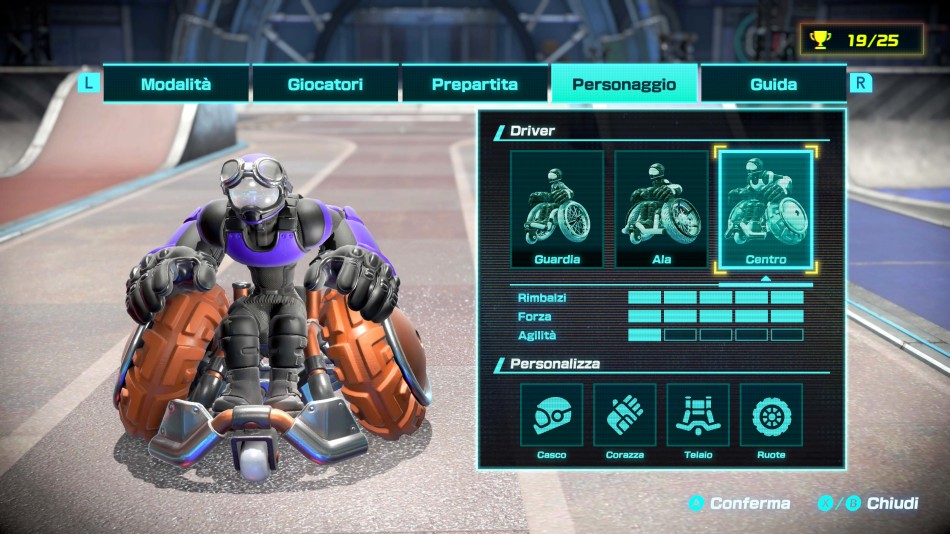Switch to the Modalità tab
Screen dimensions: 950x534
click(176, 84)
